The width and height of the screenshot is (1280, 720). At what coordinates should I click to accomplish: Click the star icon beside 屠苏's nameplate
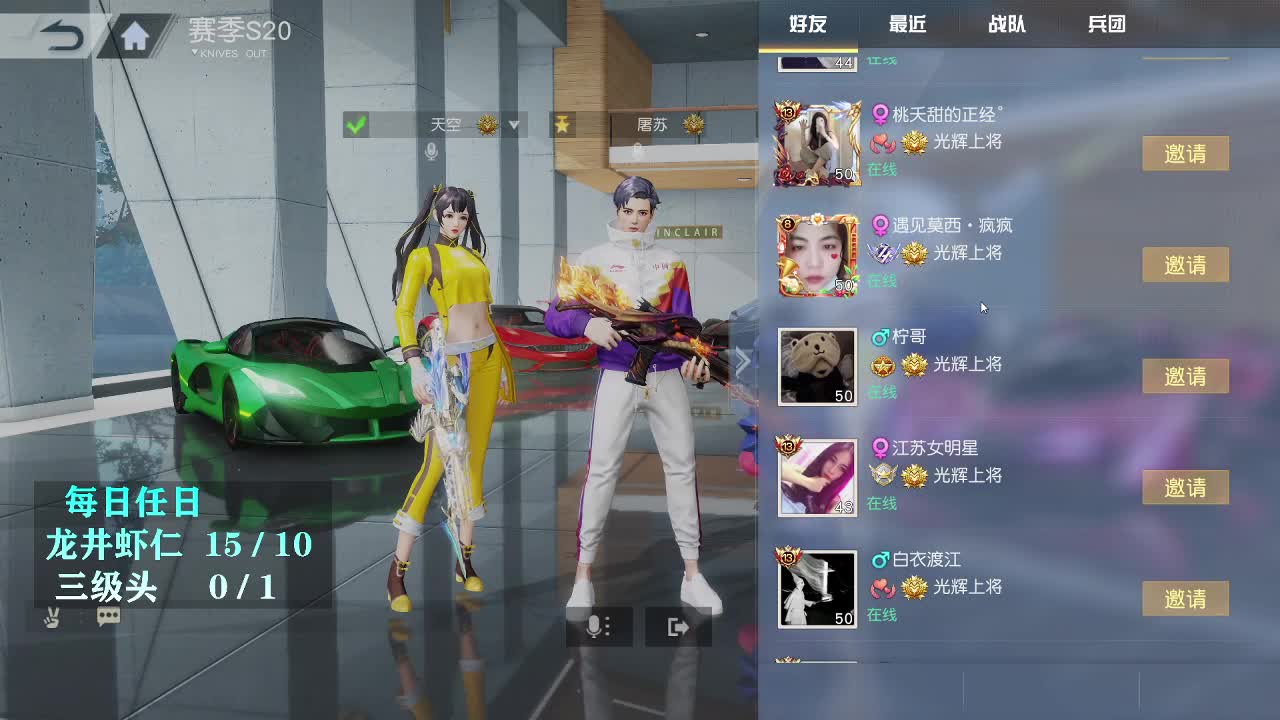562,126
